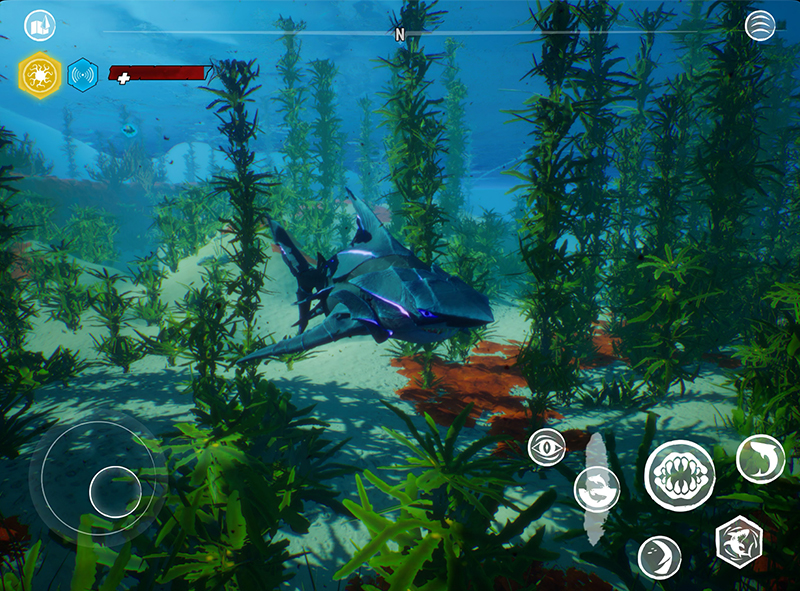Bite with the large shark jaws button
This screenshot has height=591, width=800.
[680, 475]
